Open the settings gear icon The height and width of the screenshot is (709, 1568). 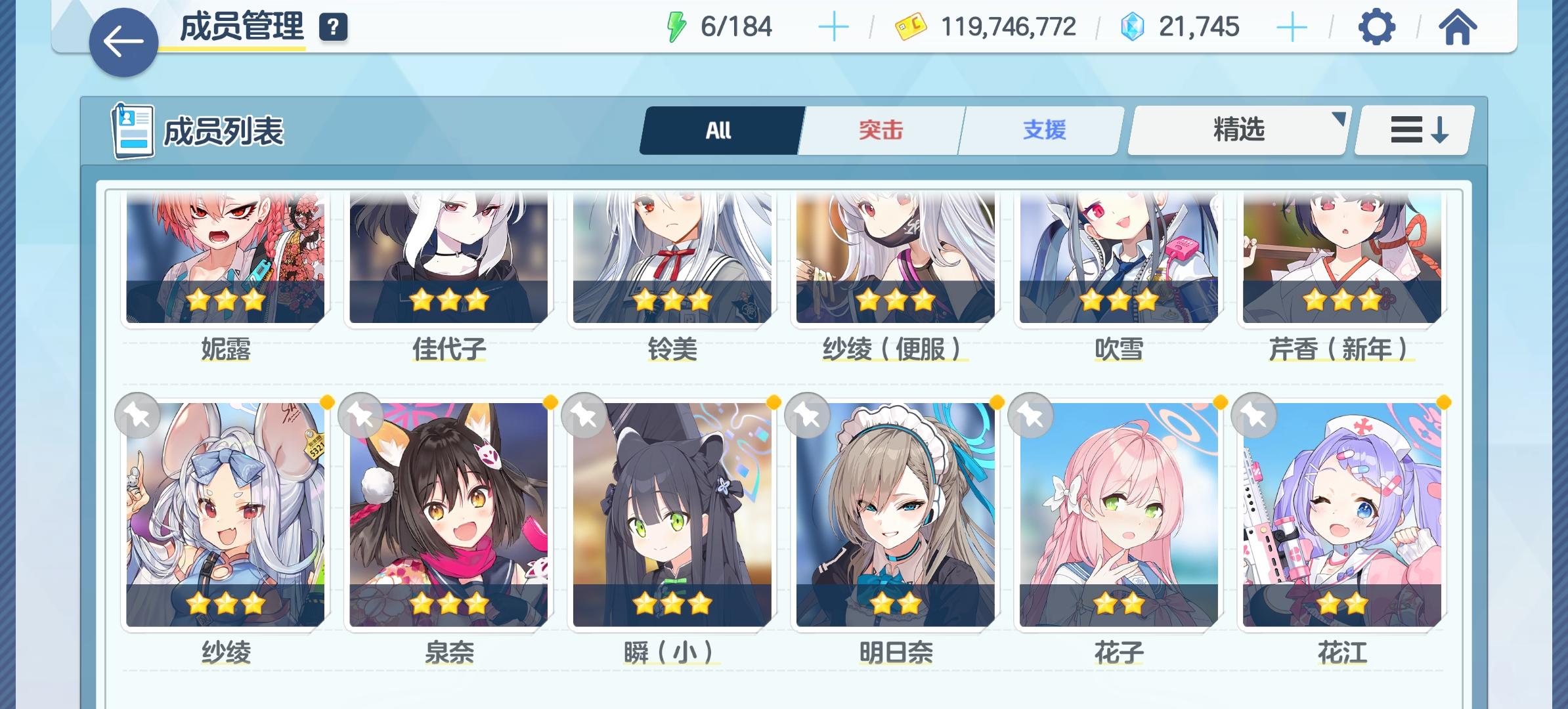[x=1378, y=28]
